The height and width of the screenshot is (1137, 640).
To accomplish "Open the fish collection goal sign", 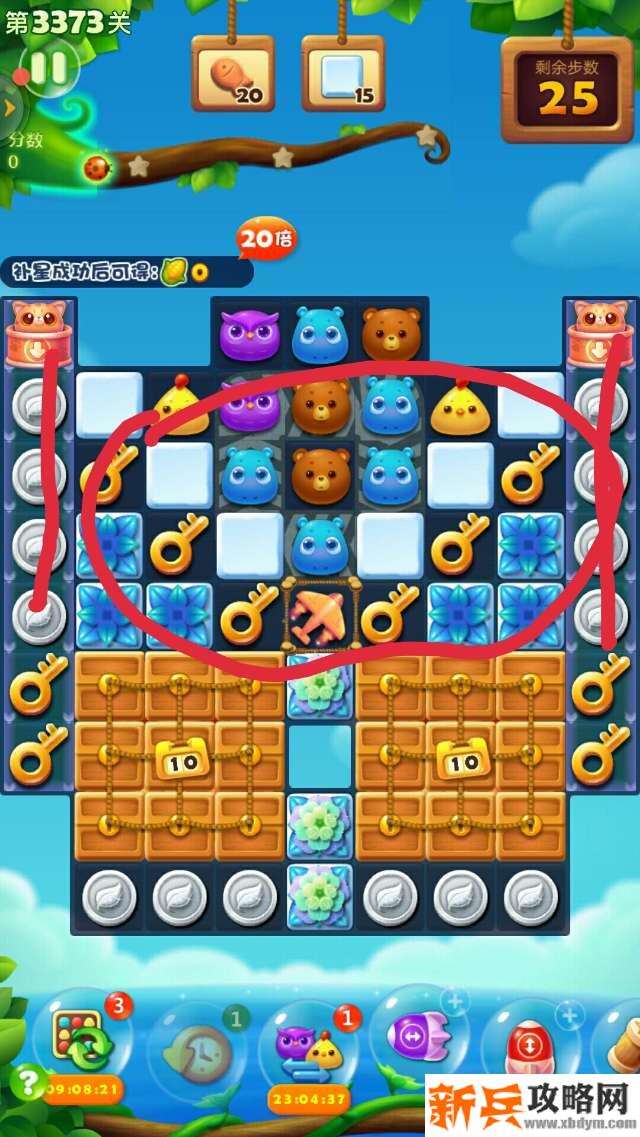I will pos(233,76).
